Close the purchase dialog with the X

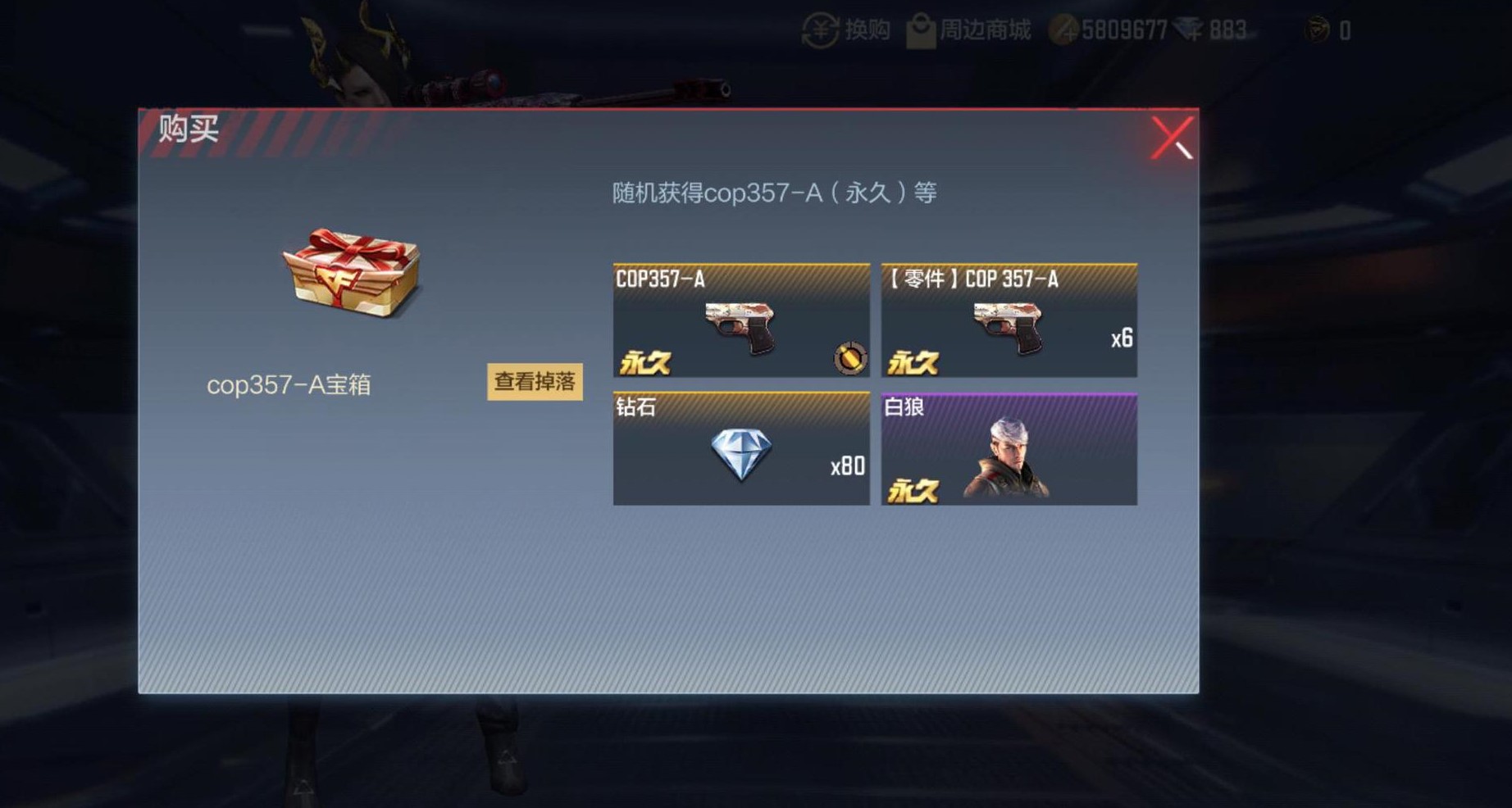tap(1174, 136)
